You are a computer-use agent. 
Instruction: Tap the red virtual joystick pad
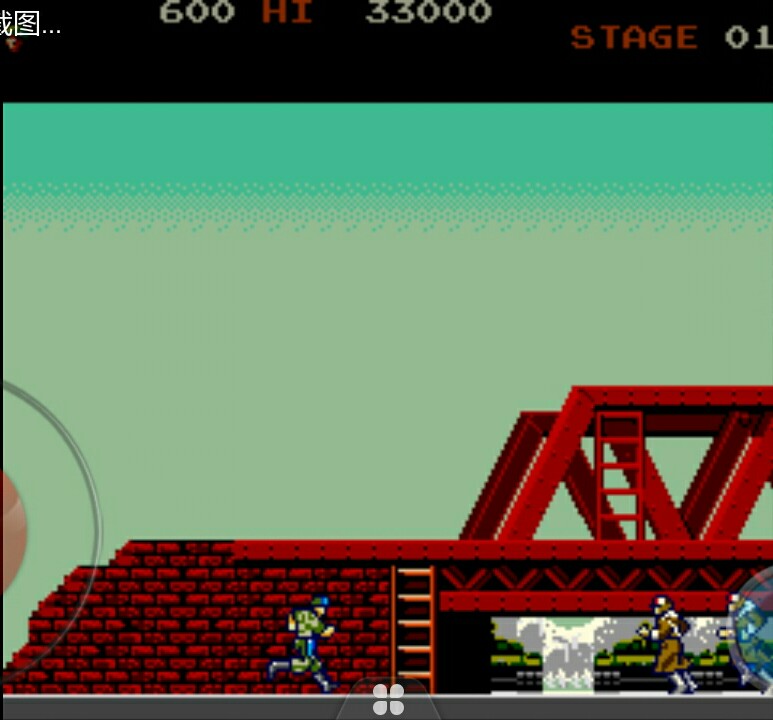13,528
